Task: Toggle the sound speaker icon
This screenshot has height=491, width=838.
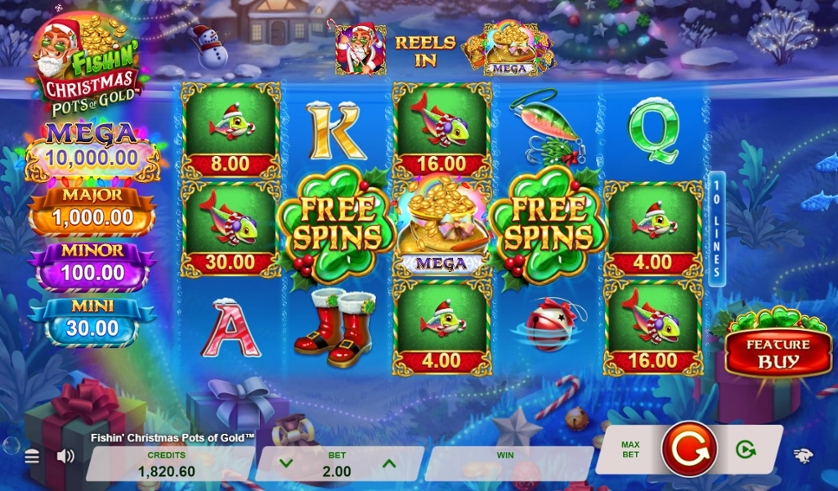Action: click(x=66, y=456)
